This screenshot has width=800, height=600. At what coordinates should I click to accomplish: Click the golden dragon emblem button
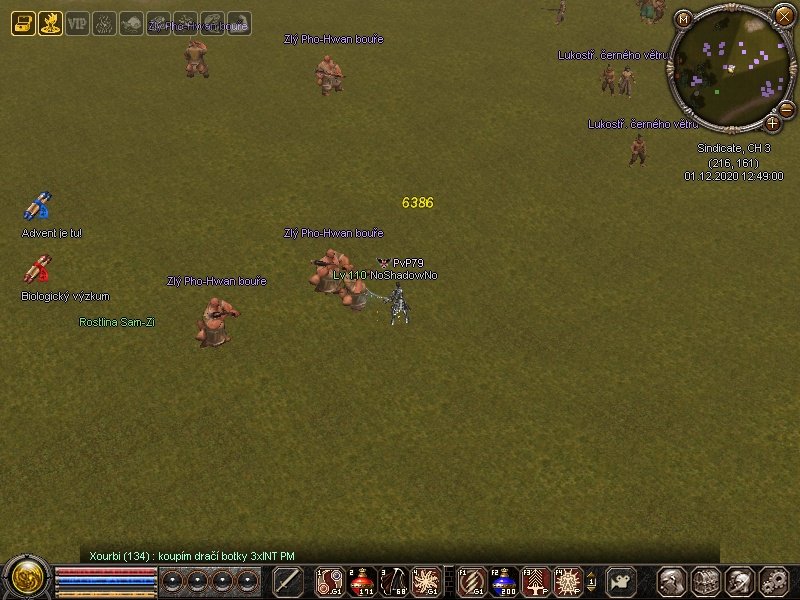25,579
